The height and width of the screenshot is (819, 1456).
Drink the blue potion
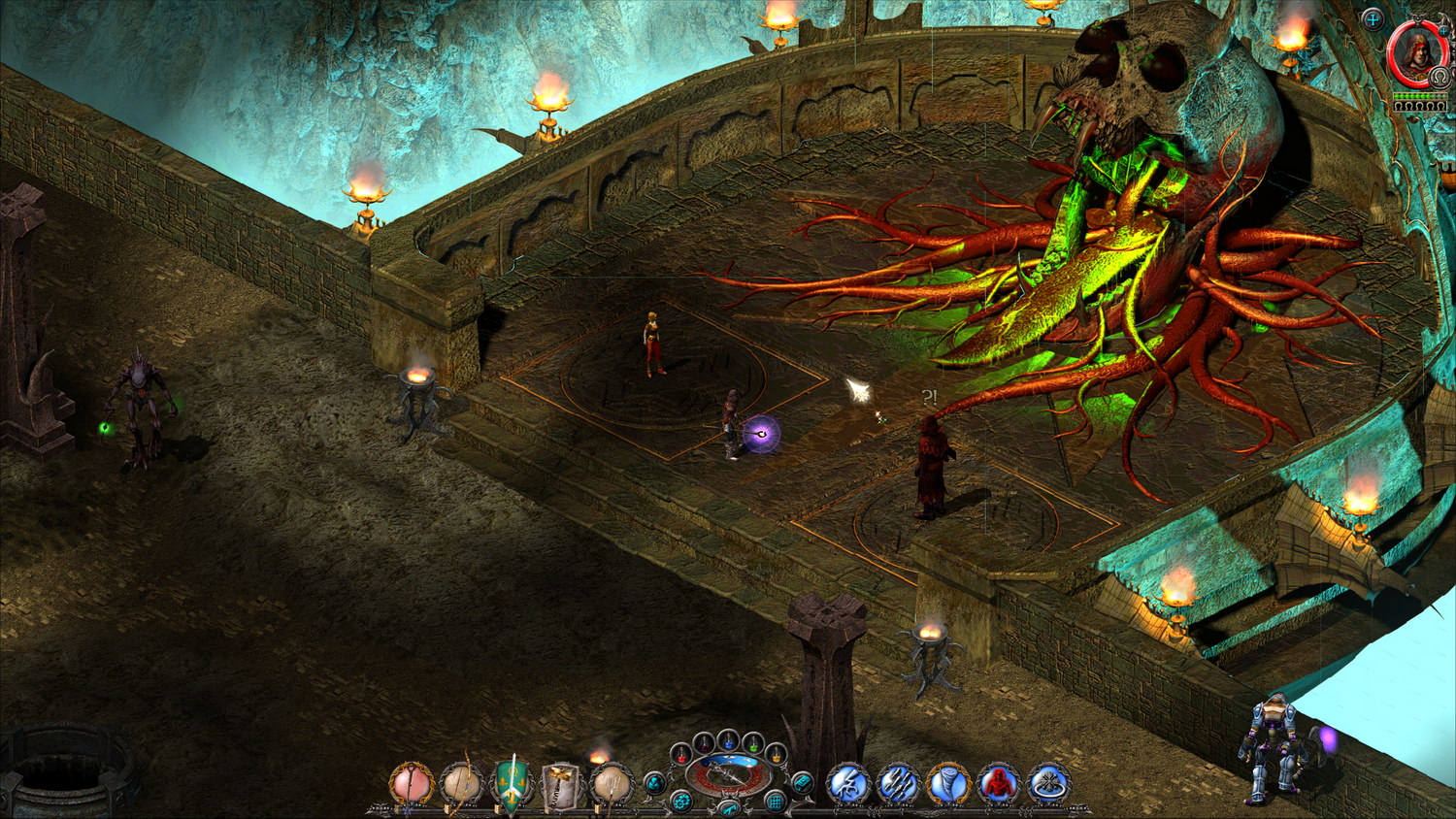point(728,739)
